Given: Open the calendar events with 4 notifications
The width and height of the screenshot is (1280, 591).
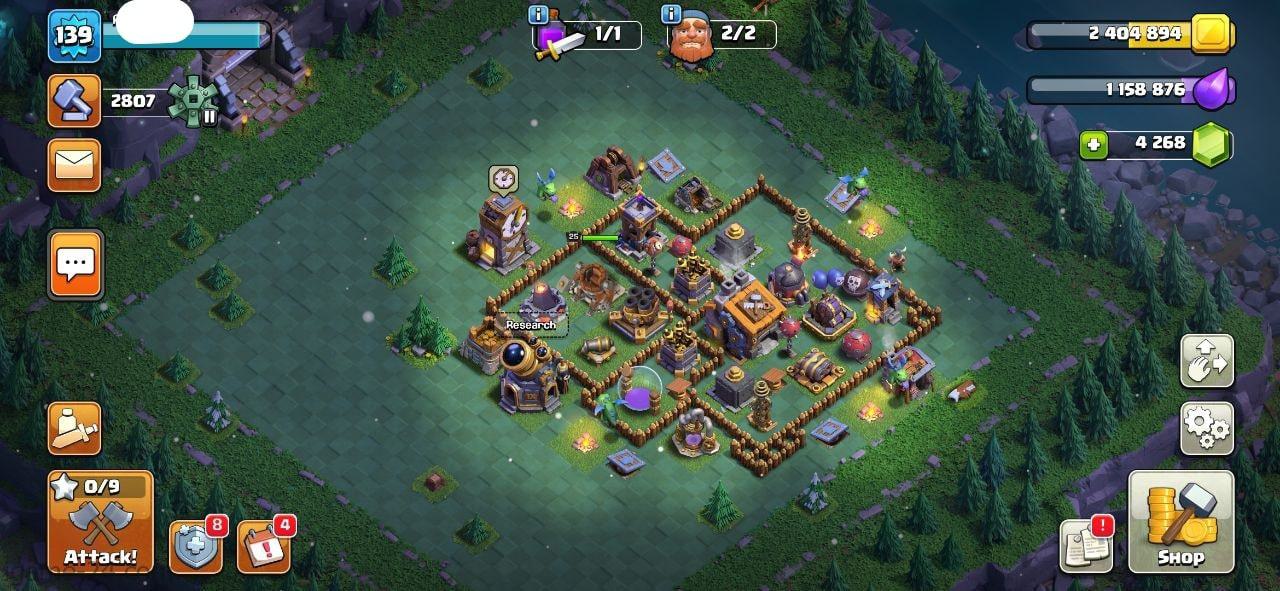Looking at the screenshot, I should (x=263, y=547).
